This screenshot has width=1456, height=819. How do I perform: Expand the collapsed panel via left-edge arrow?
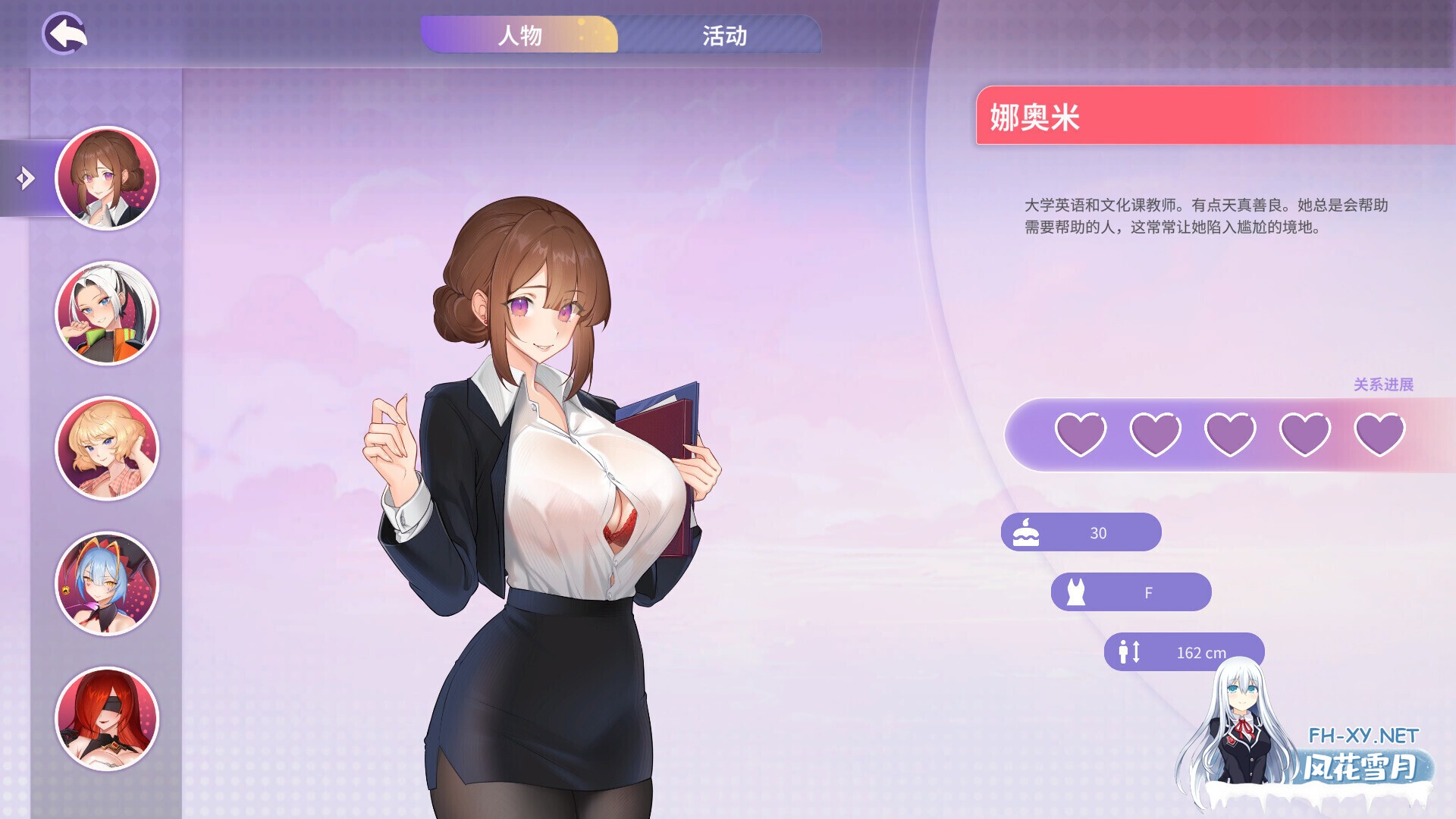[x=25, y=177]
